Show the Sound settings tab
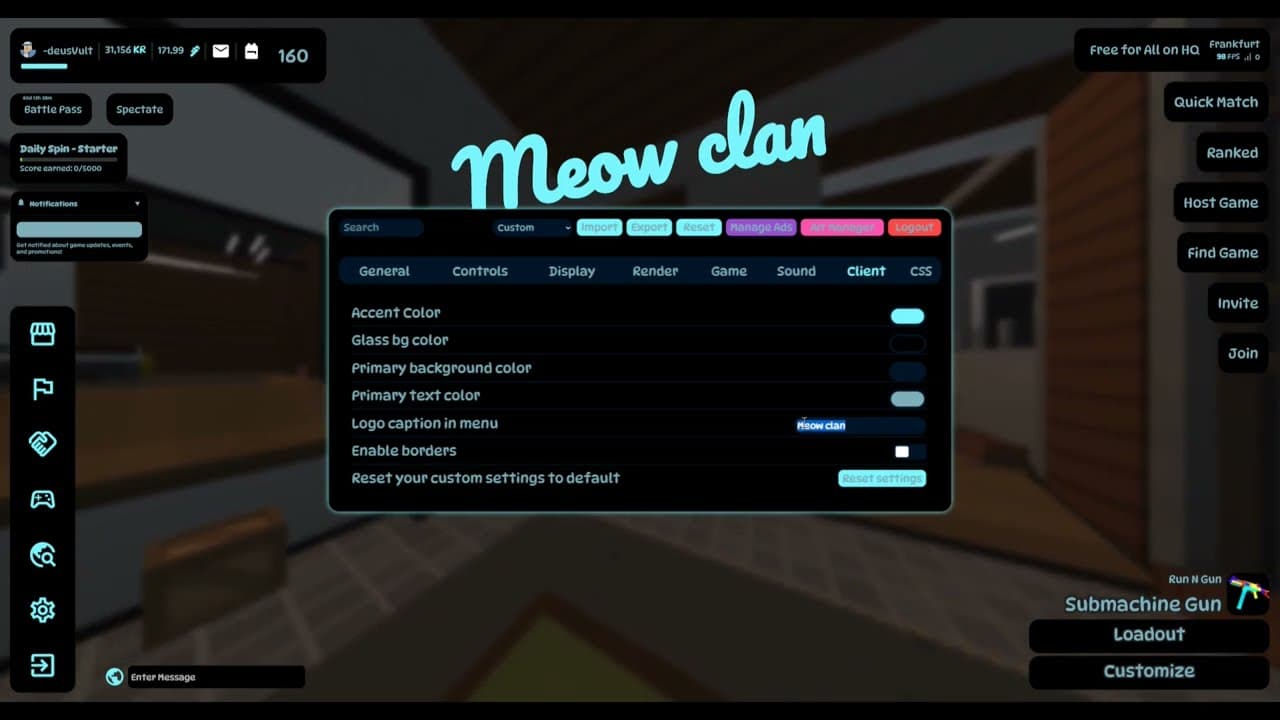 (x=796, y=271)
